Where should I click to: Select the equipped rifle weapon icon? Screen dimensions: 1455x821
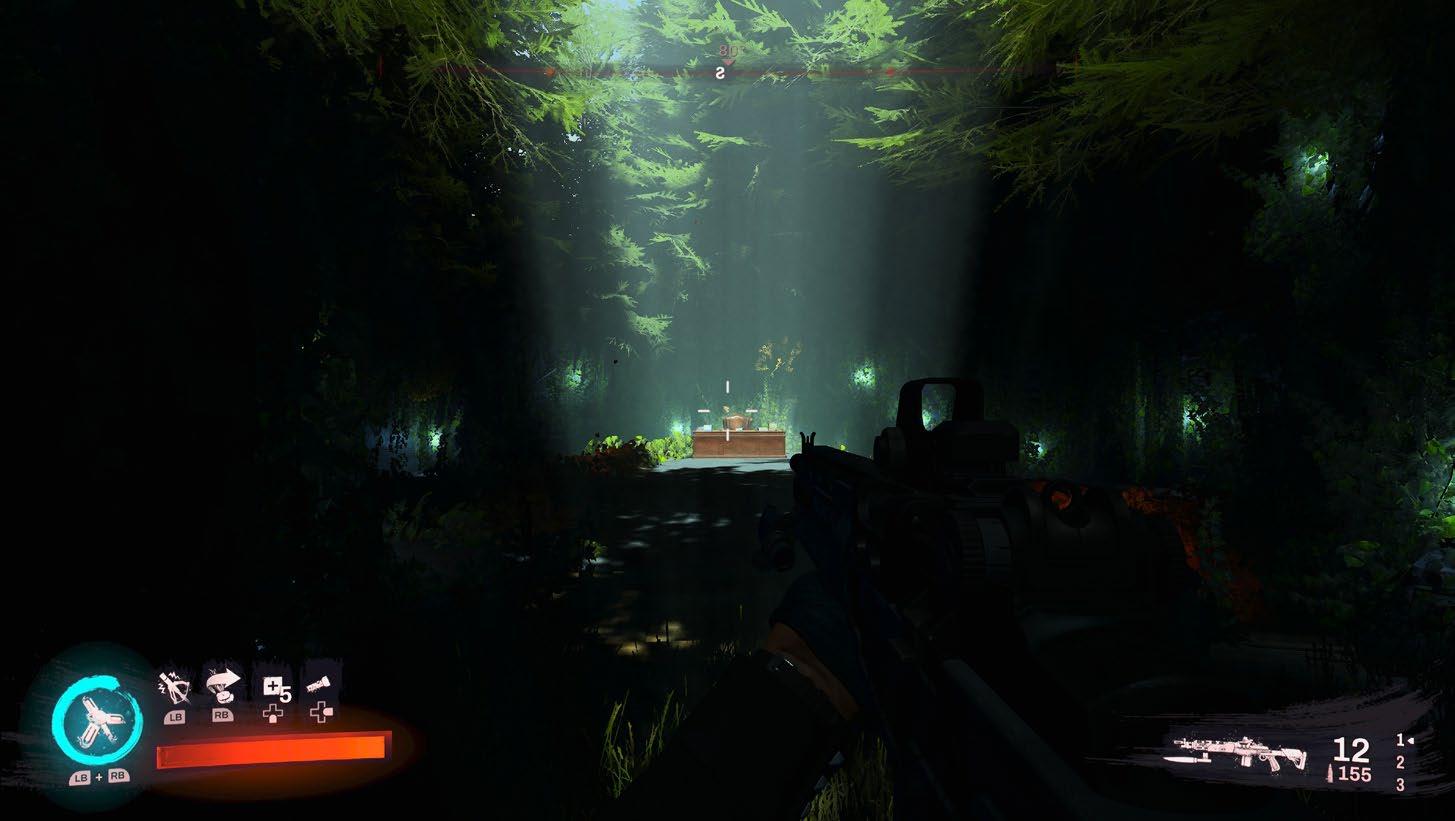1240,753
